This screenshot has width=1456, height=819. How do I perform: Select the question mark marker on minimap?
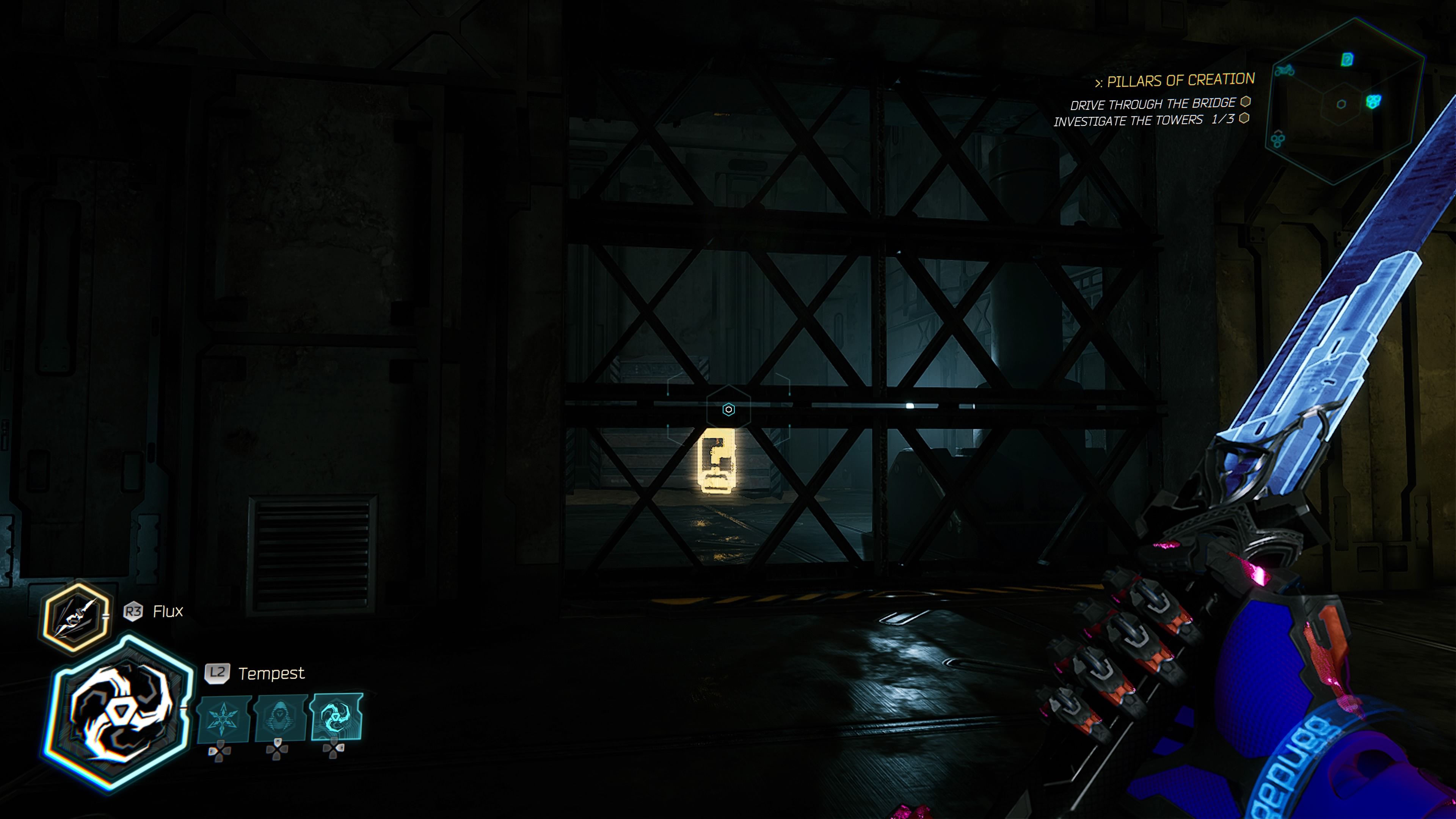tap(1348, 59)
